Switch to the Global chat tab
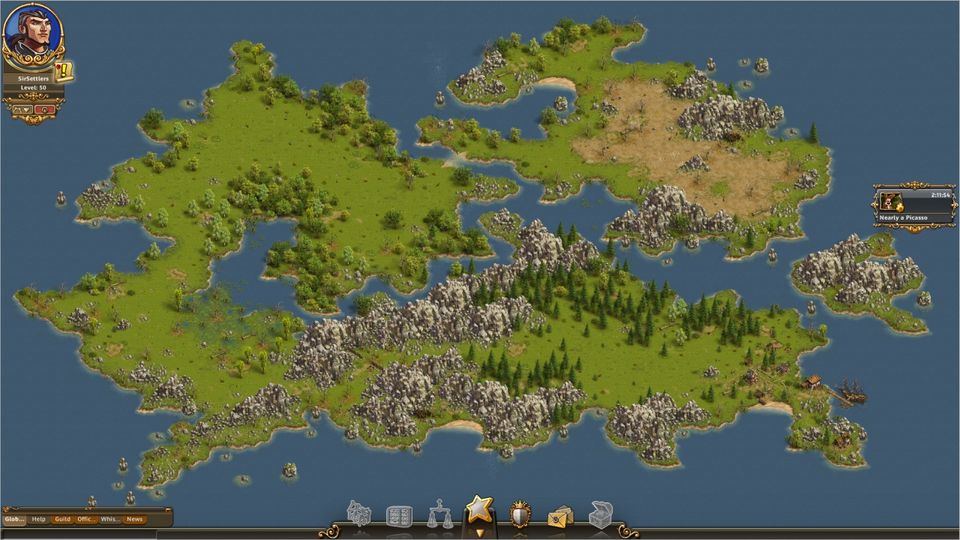 (14, 519)
